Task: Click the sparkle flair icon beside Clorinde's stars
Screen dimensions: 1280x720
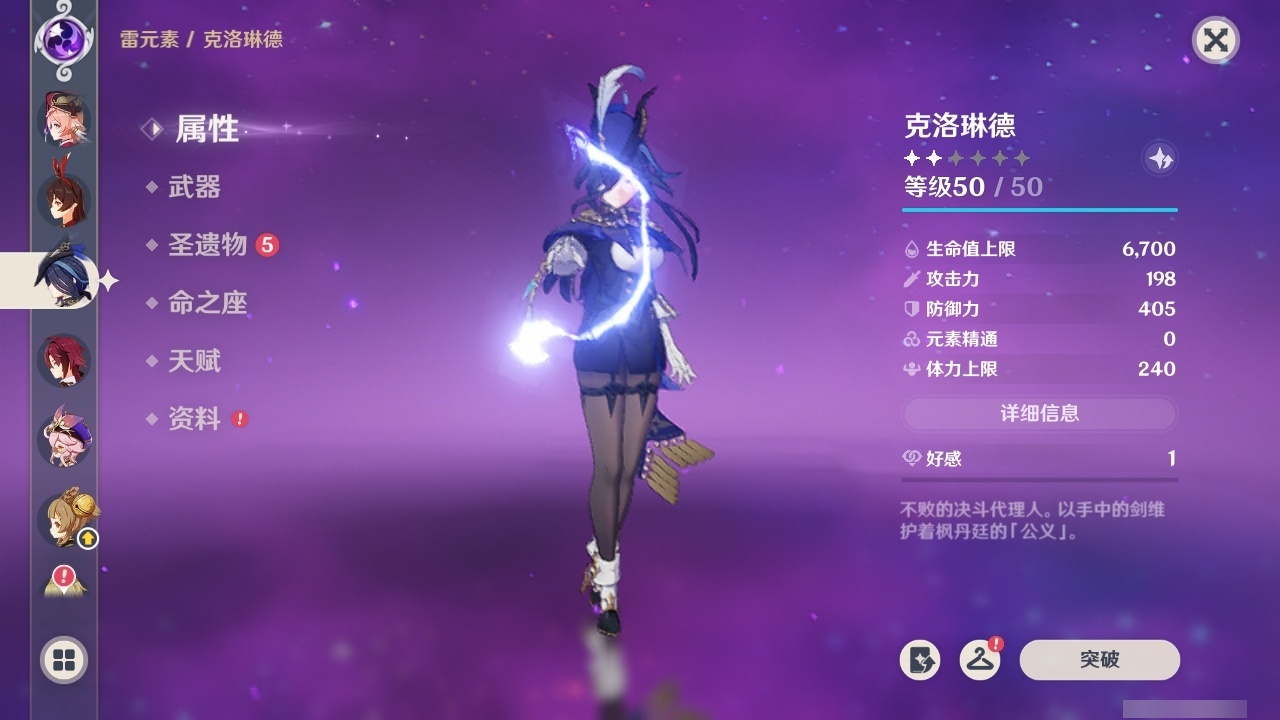Action: click(x=1160, y=158)
